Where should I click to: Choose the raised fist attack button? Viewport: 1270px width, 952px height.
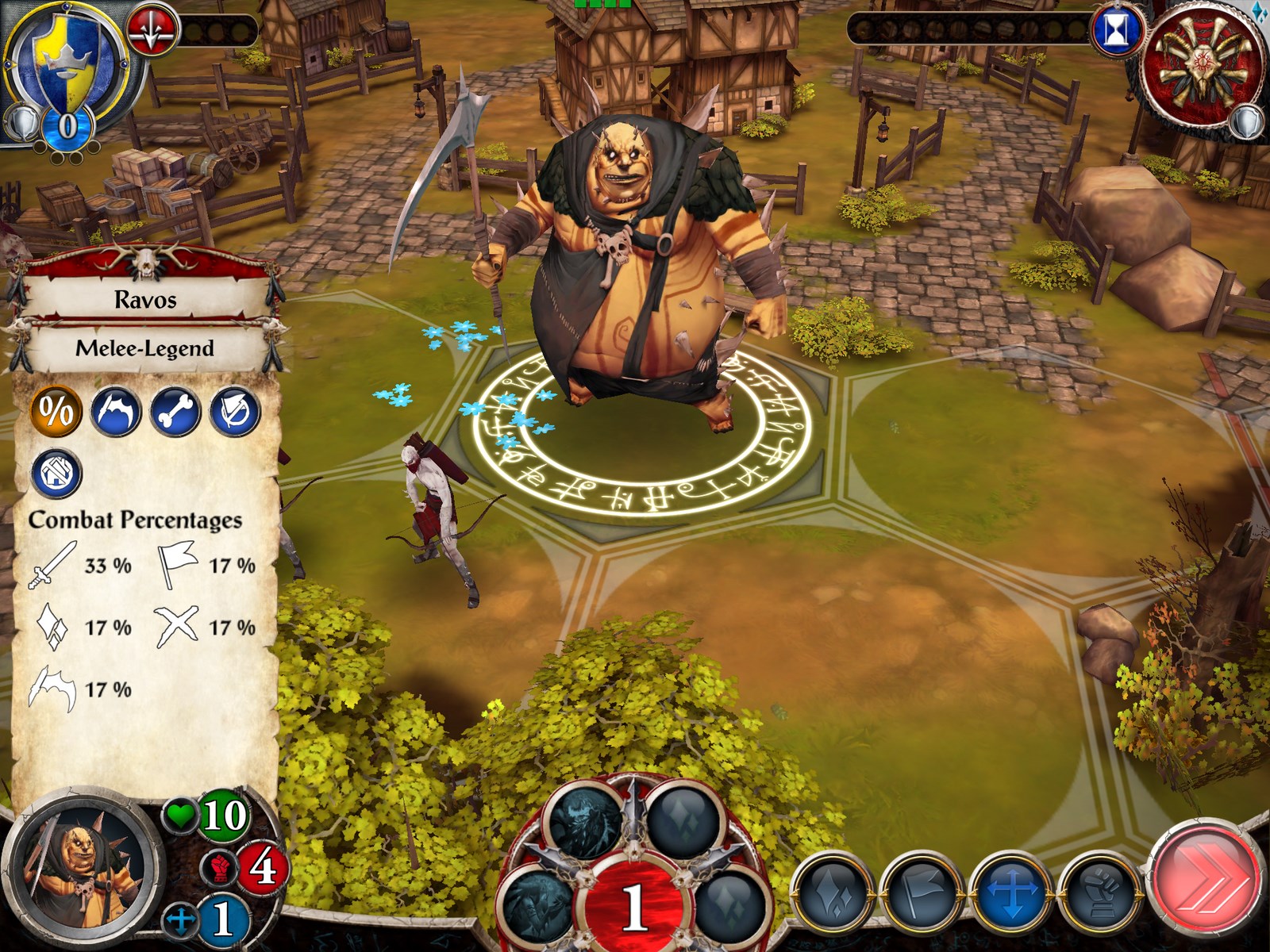(x=1102, y=892)
